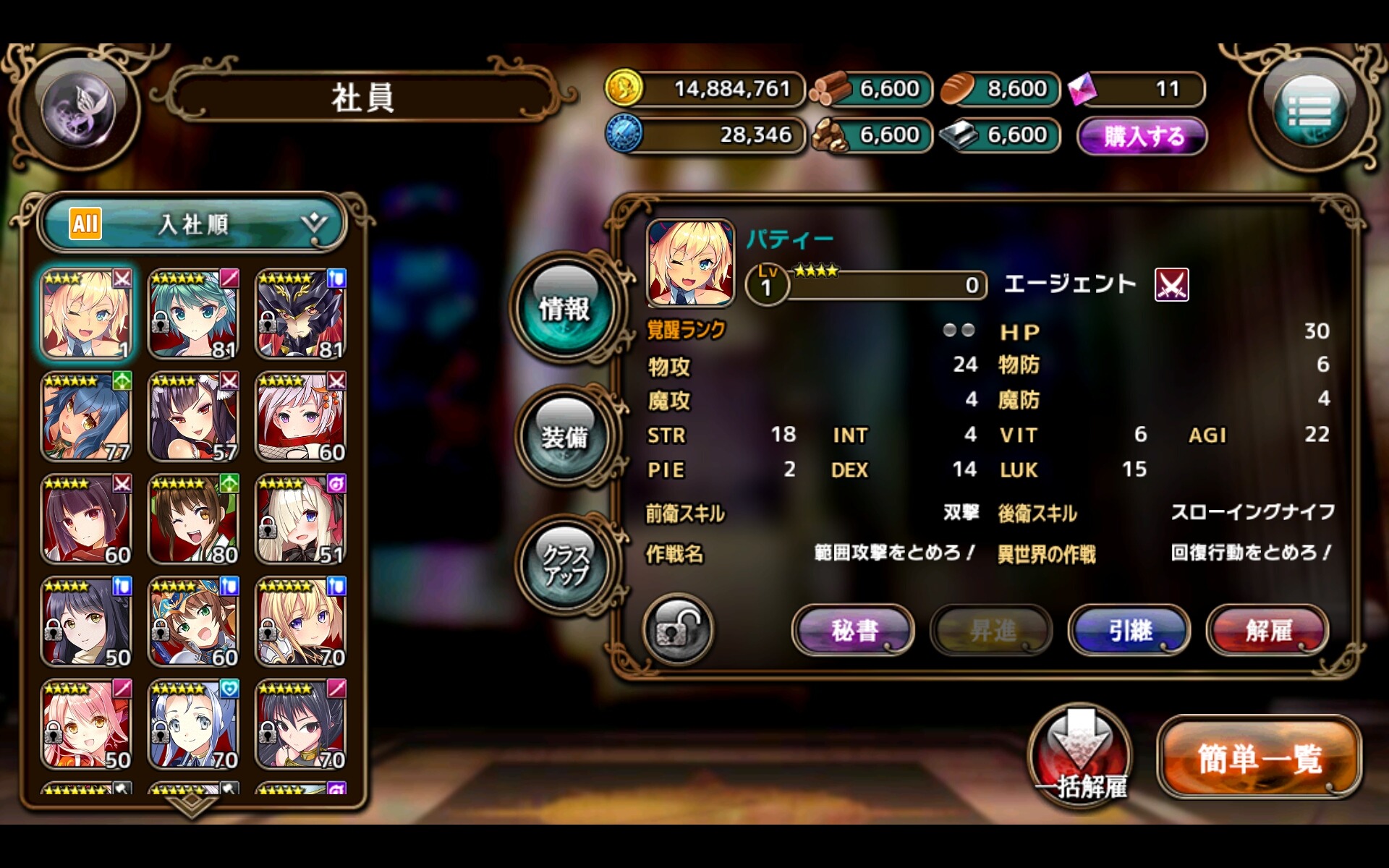The width and height of the screenshot is (1389, 868).
Task: Open the 入社順 sort dropdown
Action: coord(194,224)
